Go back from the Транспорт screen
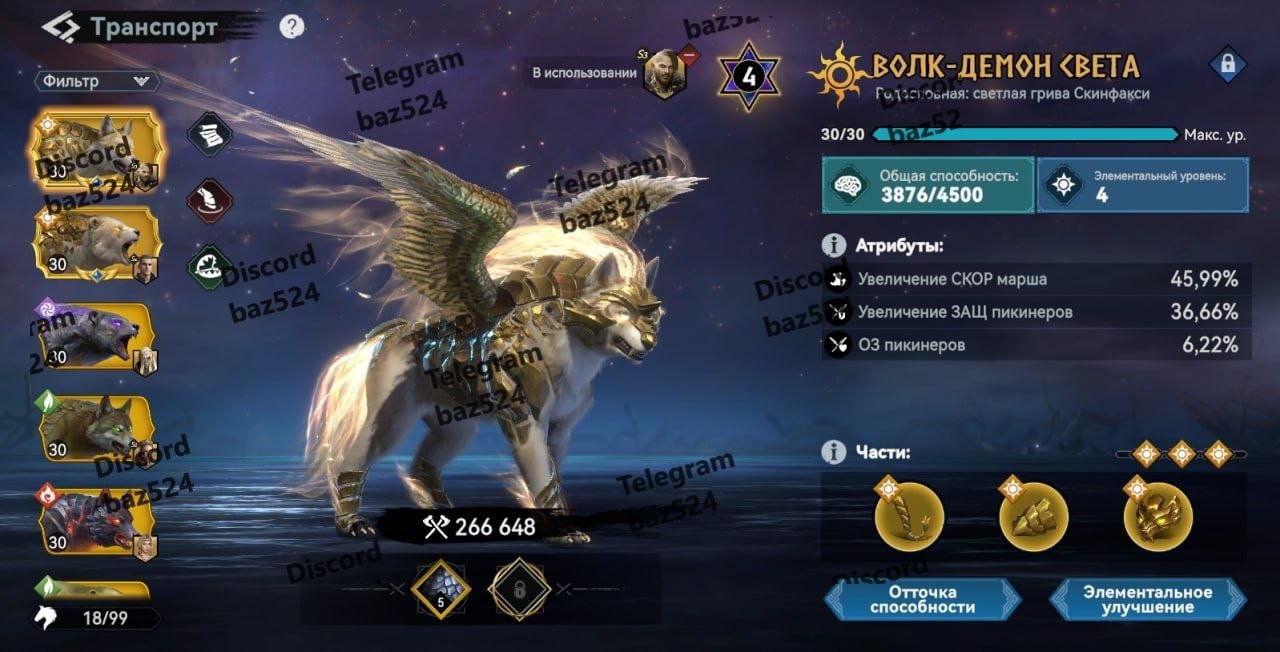 click(60, 27)
